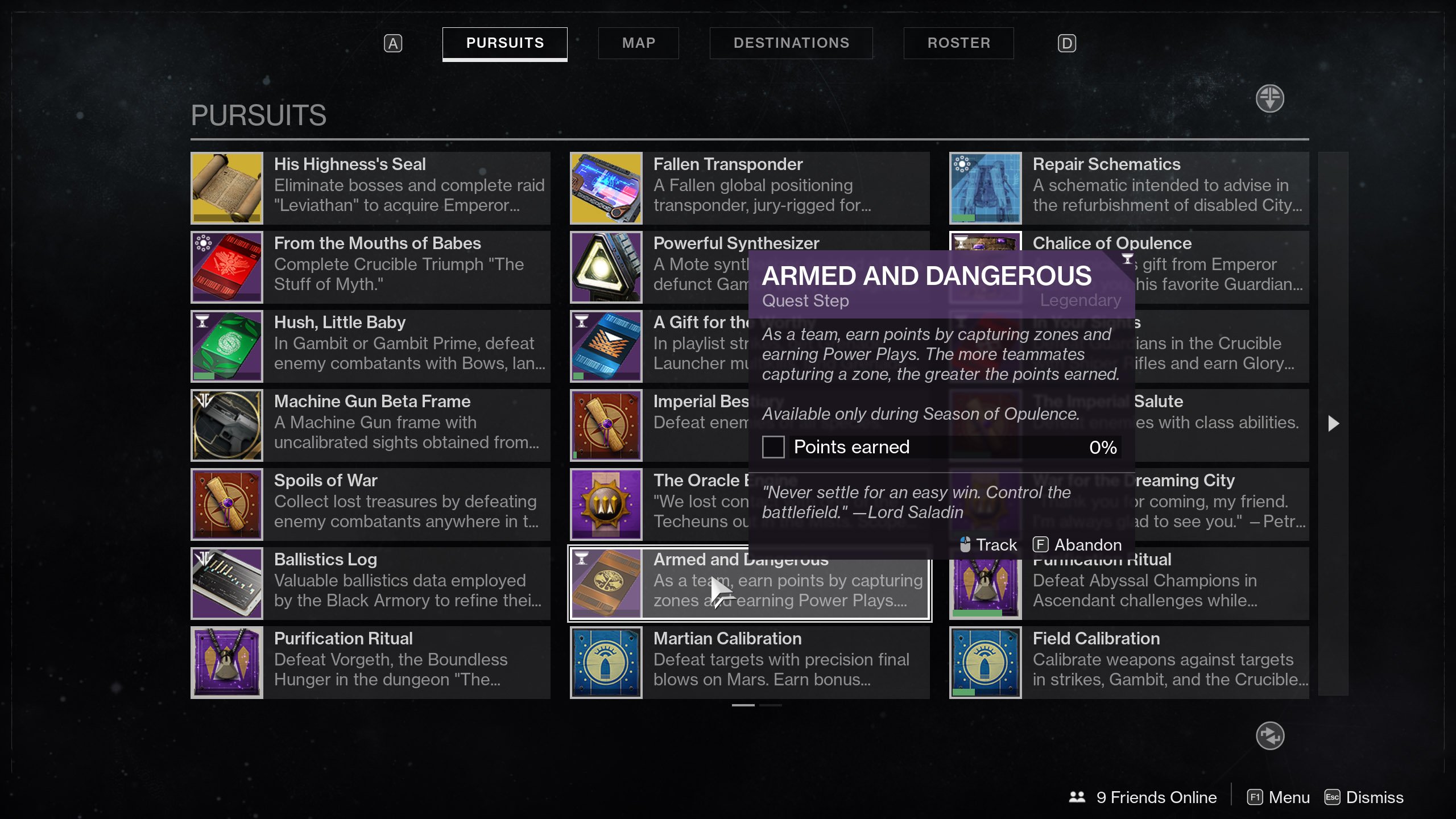The height and width of the screenshot is (819, 1456).
Task: Click the Martian Calibration bullet icon
Action: coord(606,662)
